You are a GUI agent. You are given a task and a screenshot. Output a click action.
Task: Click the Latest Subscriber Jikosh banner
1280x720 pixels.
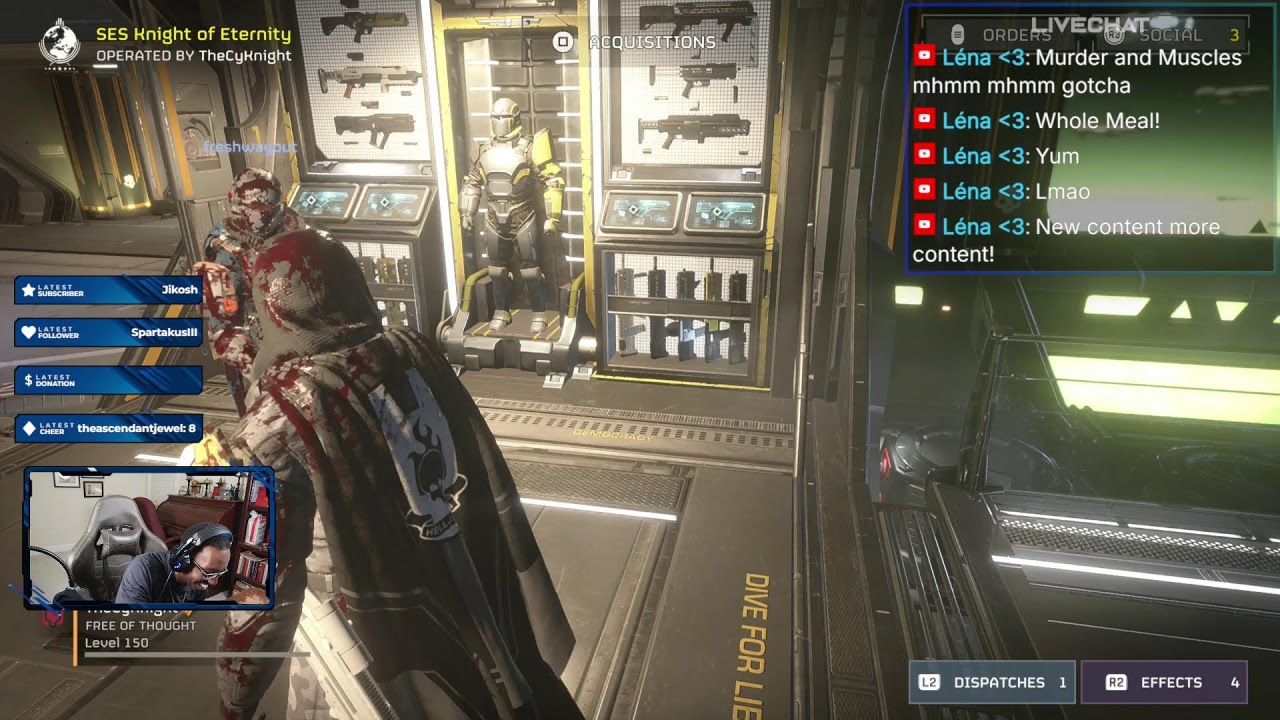click(108, 290)
